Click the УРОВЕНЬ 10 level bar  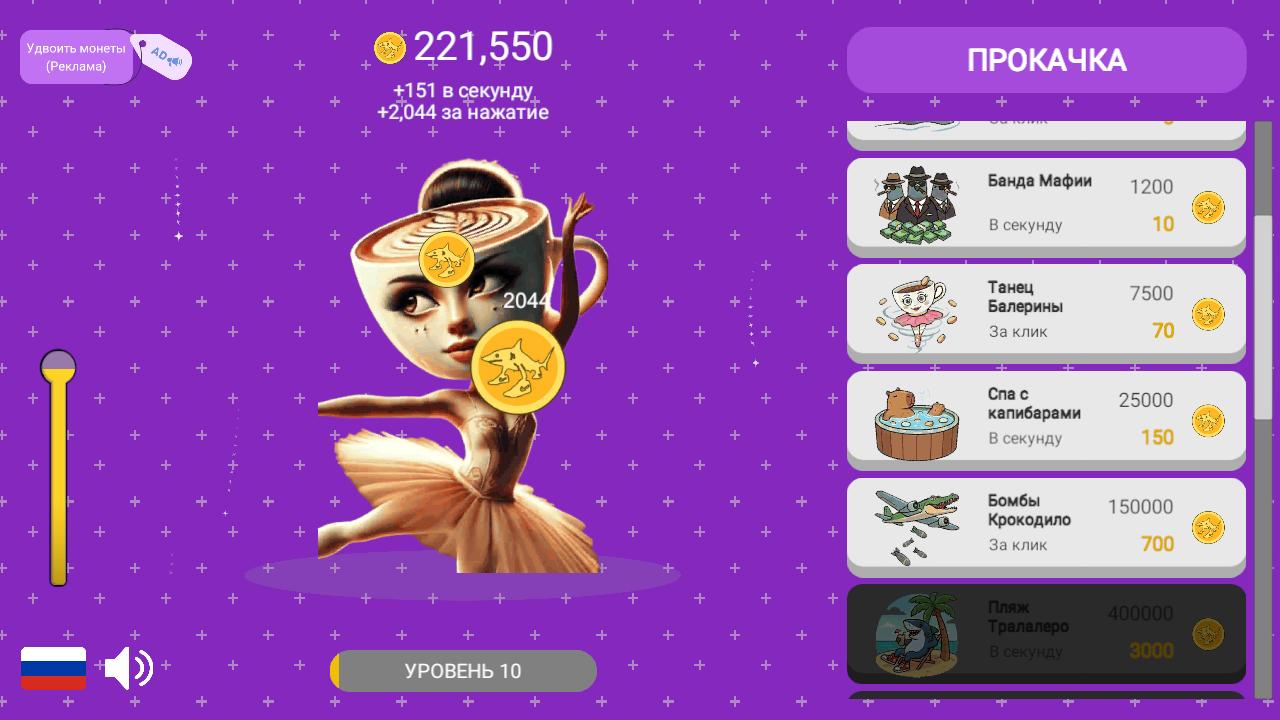[463, 670]
